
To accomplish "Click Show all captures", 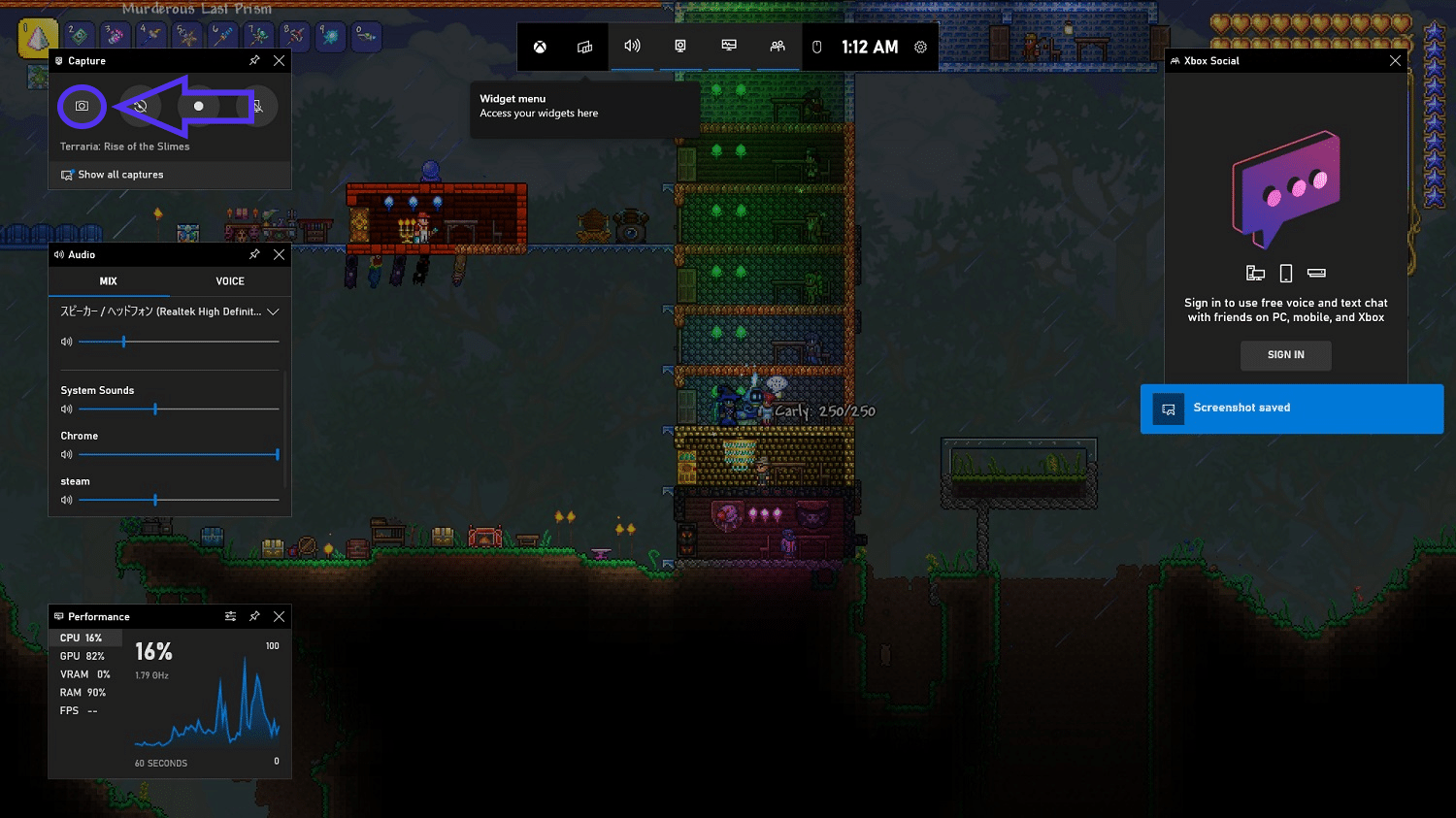I will pyautogui.click(x=121, y=175).
